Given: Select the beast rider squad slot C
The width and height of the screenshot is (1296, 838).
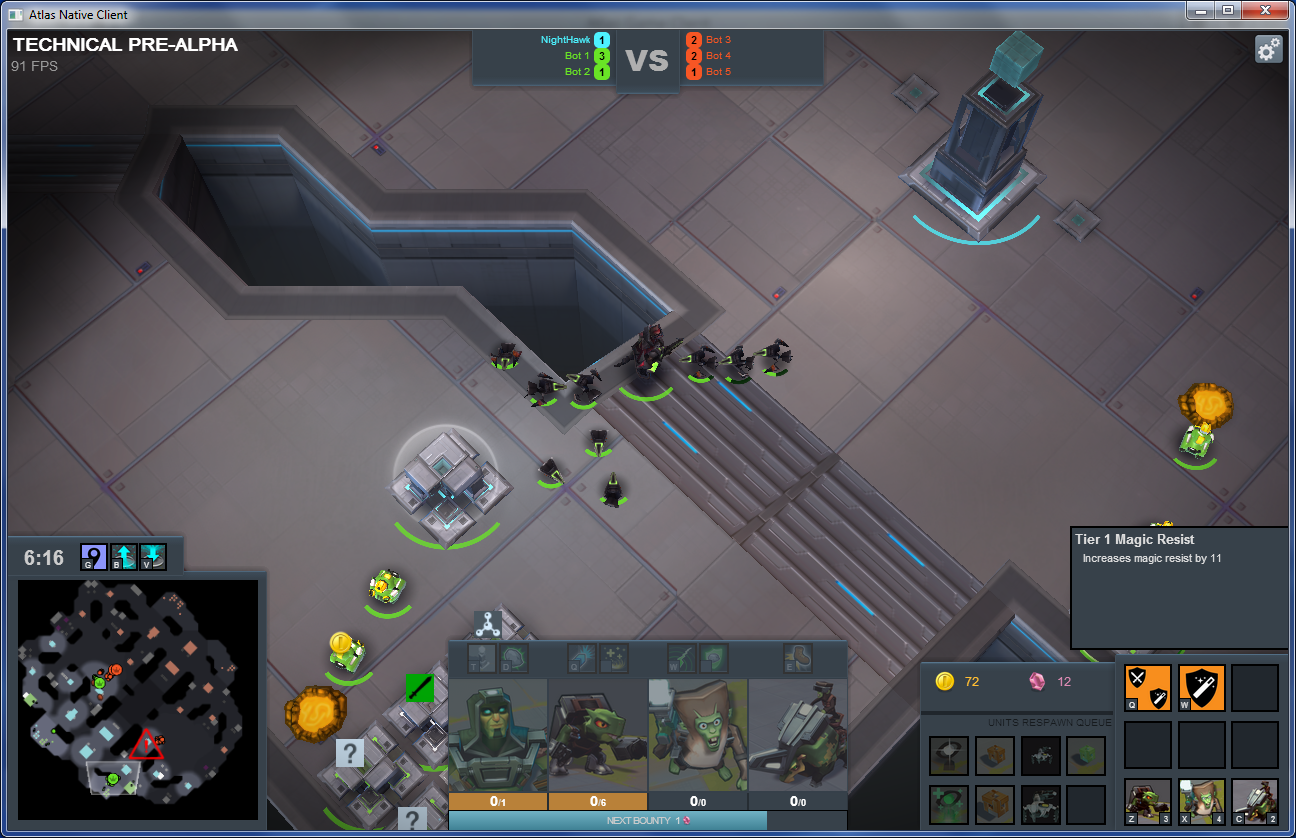Looking at the screenshot, I should pos(1255,800).
